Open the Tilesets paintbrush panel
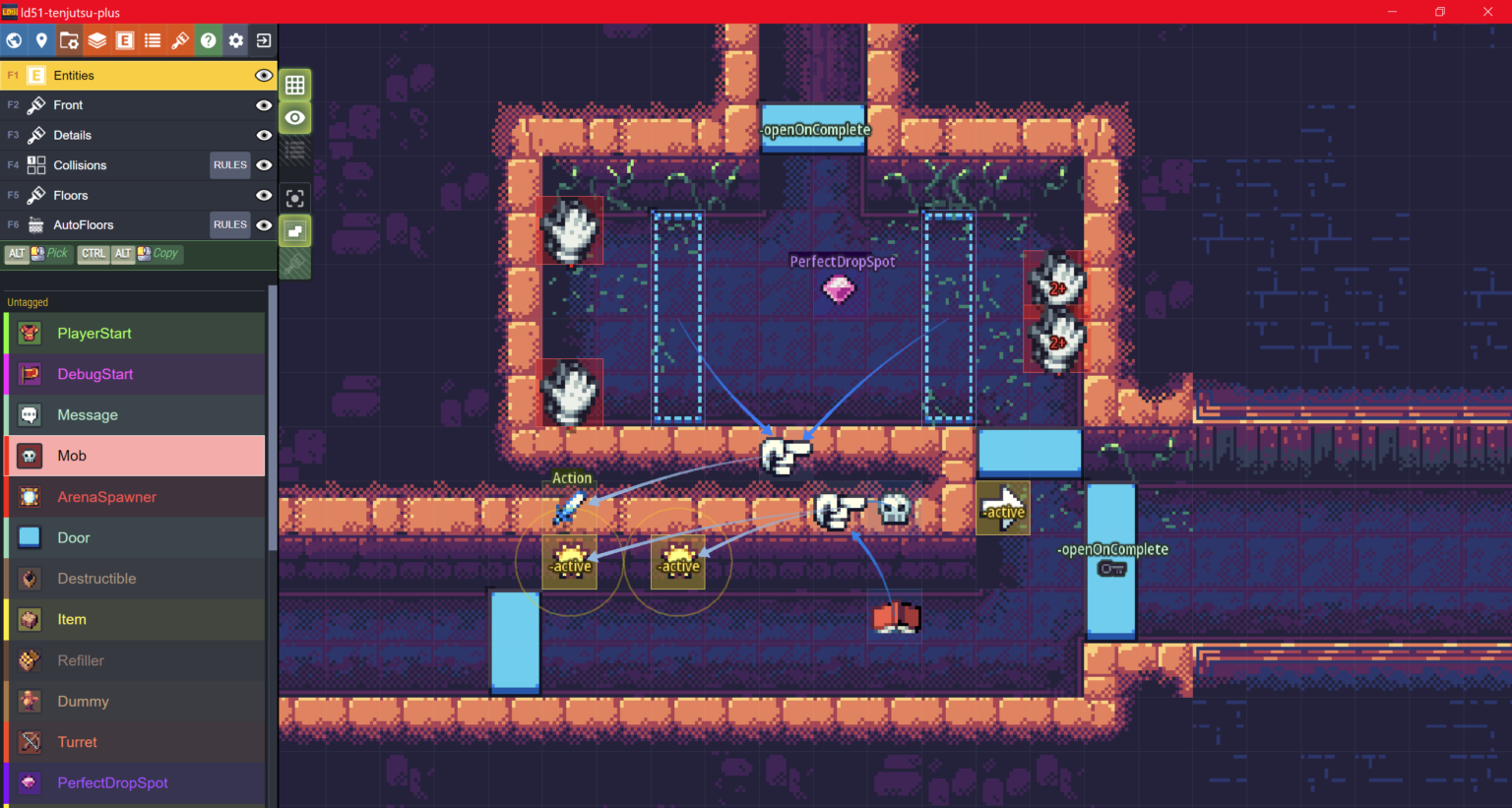Viewport: 1512px width, 808px height. (x=180, y=40)
